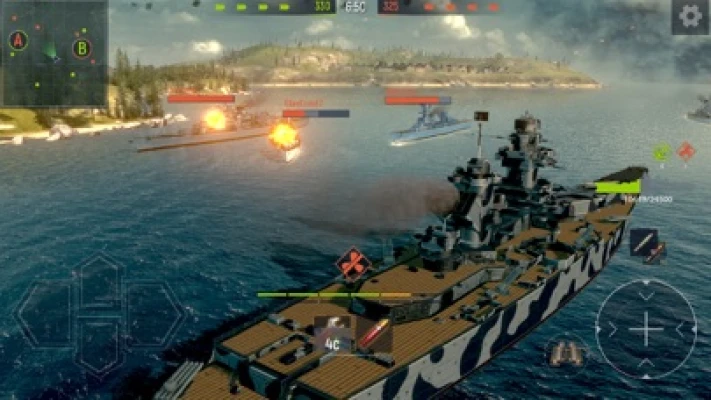Tap the left hexagon of the movement pad

(x=44, y=313)
